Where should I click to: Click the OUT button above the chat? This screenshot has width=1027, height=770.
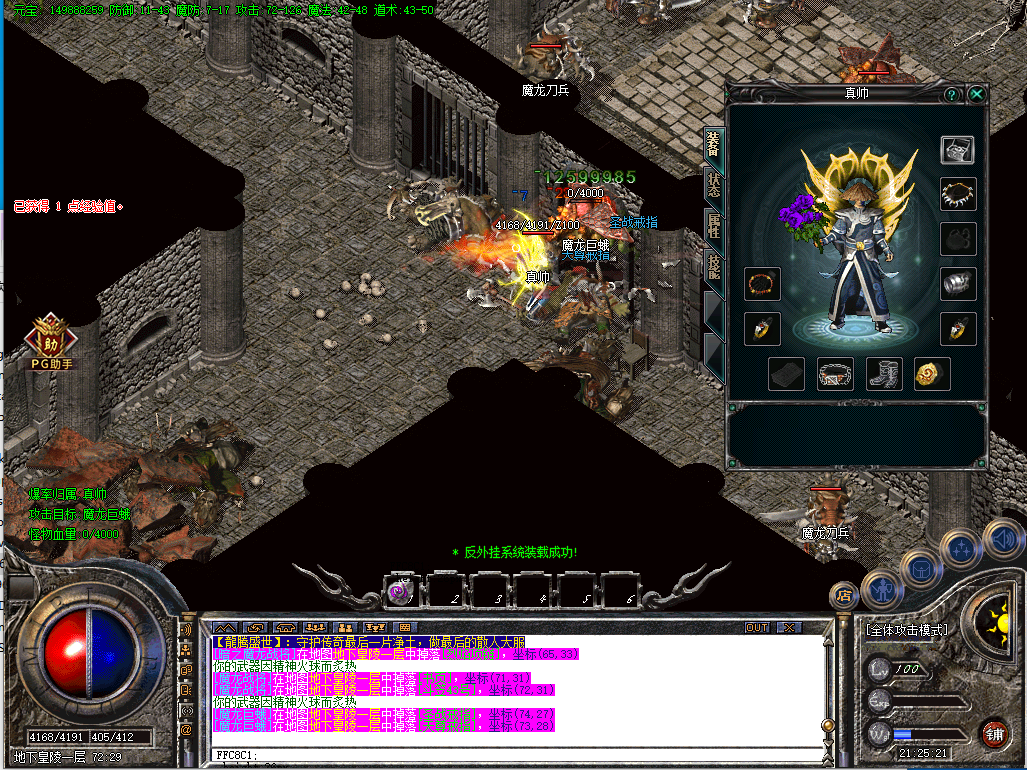point(757,627)
